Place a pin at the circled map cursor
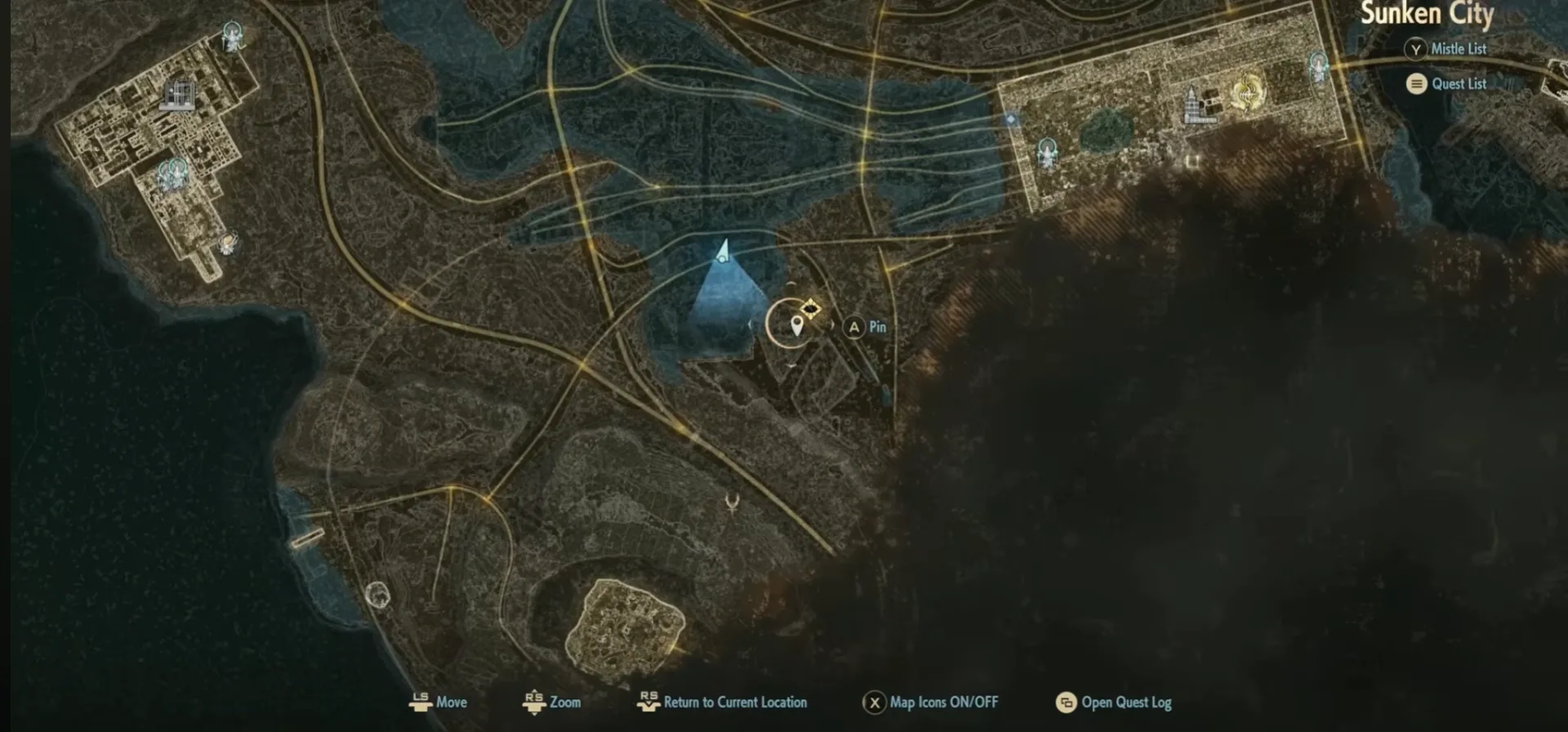The width and height of the screenshot is (1568, 732). 796,326
